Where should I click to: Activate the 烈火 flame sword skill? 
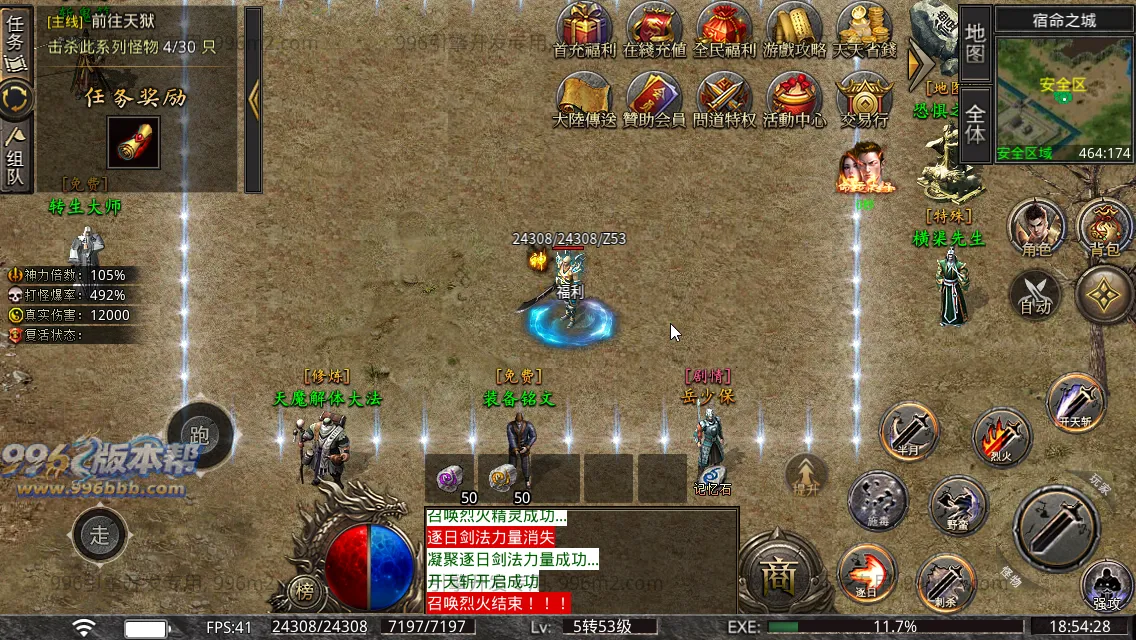click(1001, 436)
